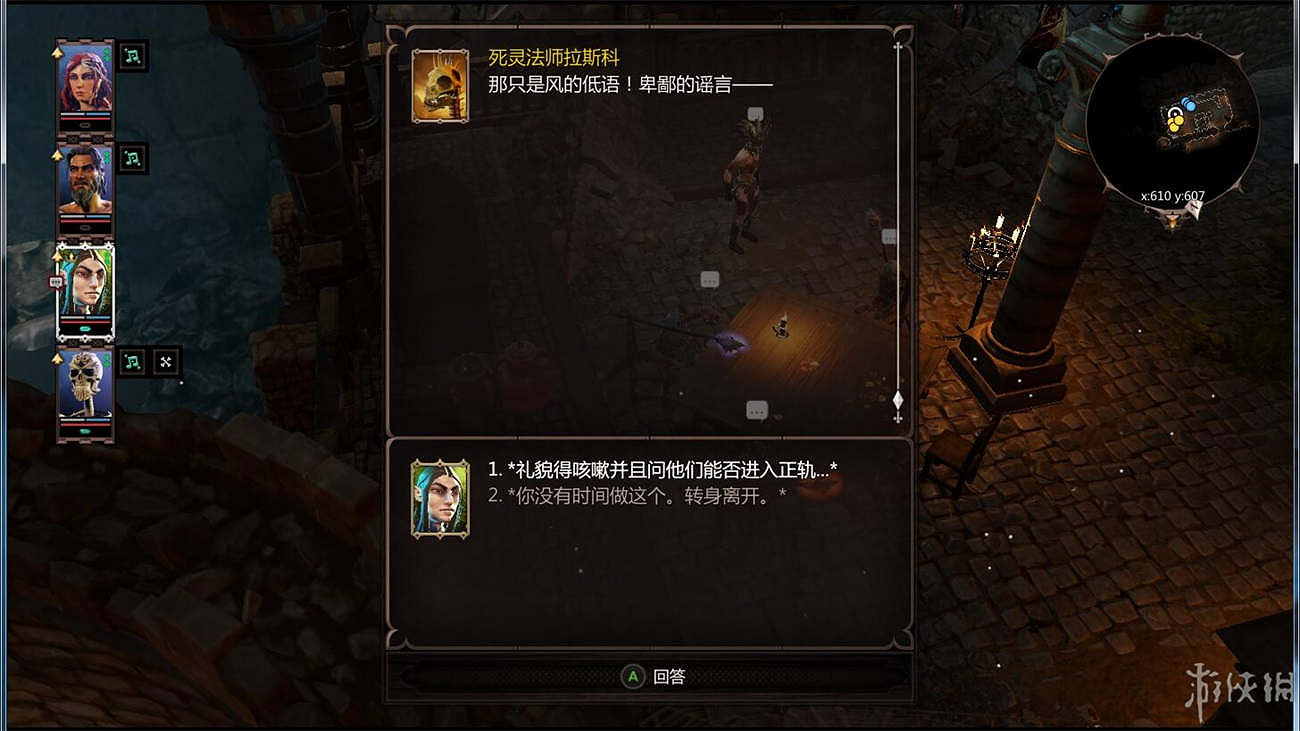Click the yellow player marker on the minimap
The width and height of the screenshot is (1300, 731).
pos(1175,123)
